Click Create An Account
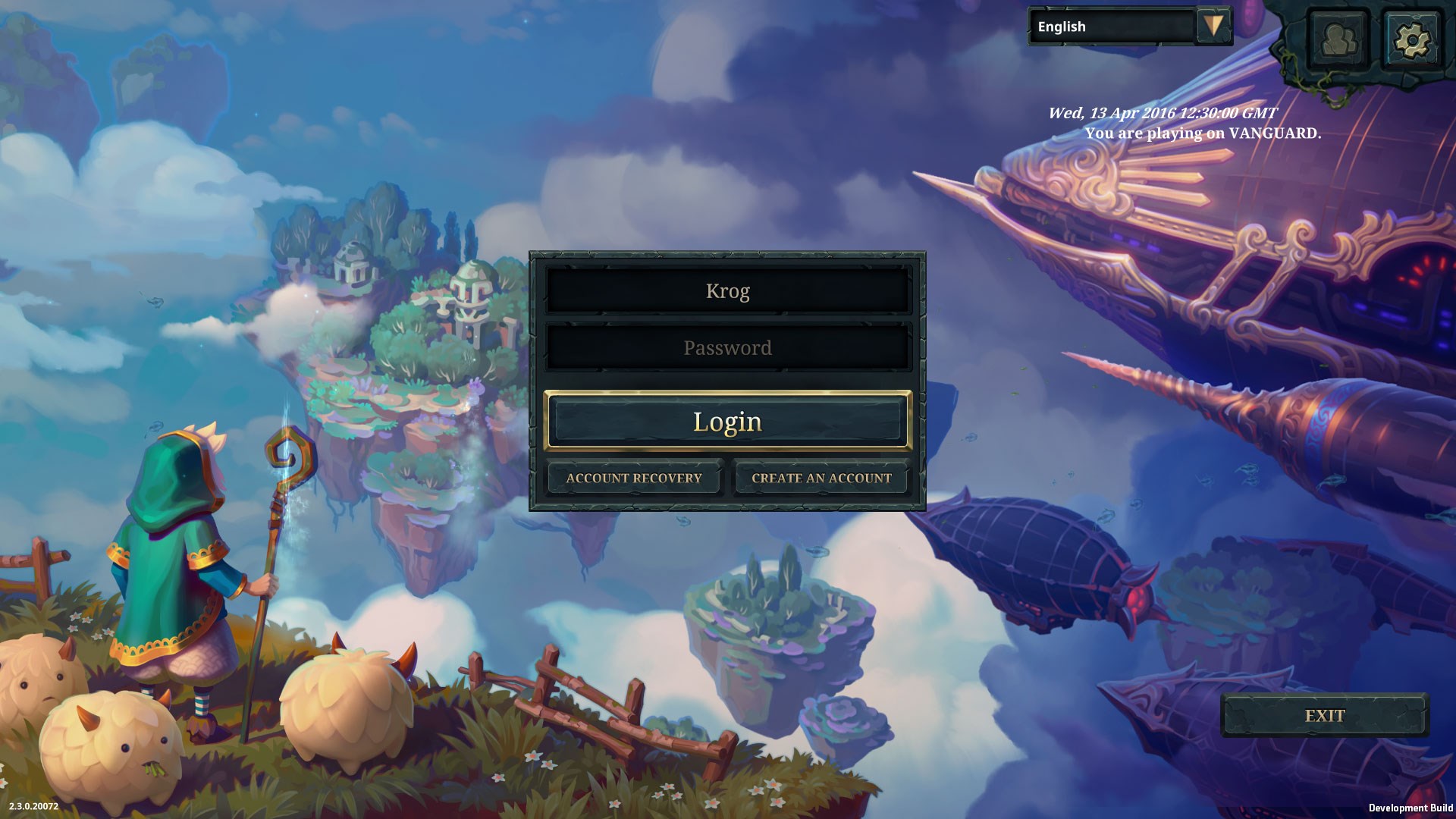This screenshot has width=1456, height=819. (x=821, y=479)
